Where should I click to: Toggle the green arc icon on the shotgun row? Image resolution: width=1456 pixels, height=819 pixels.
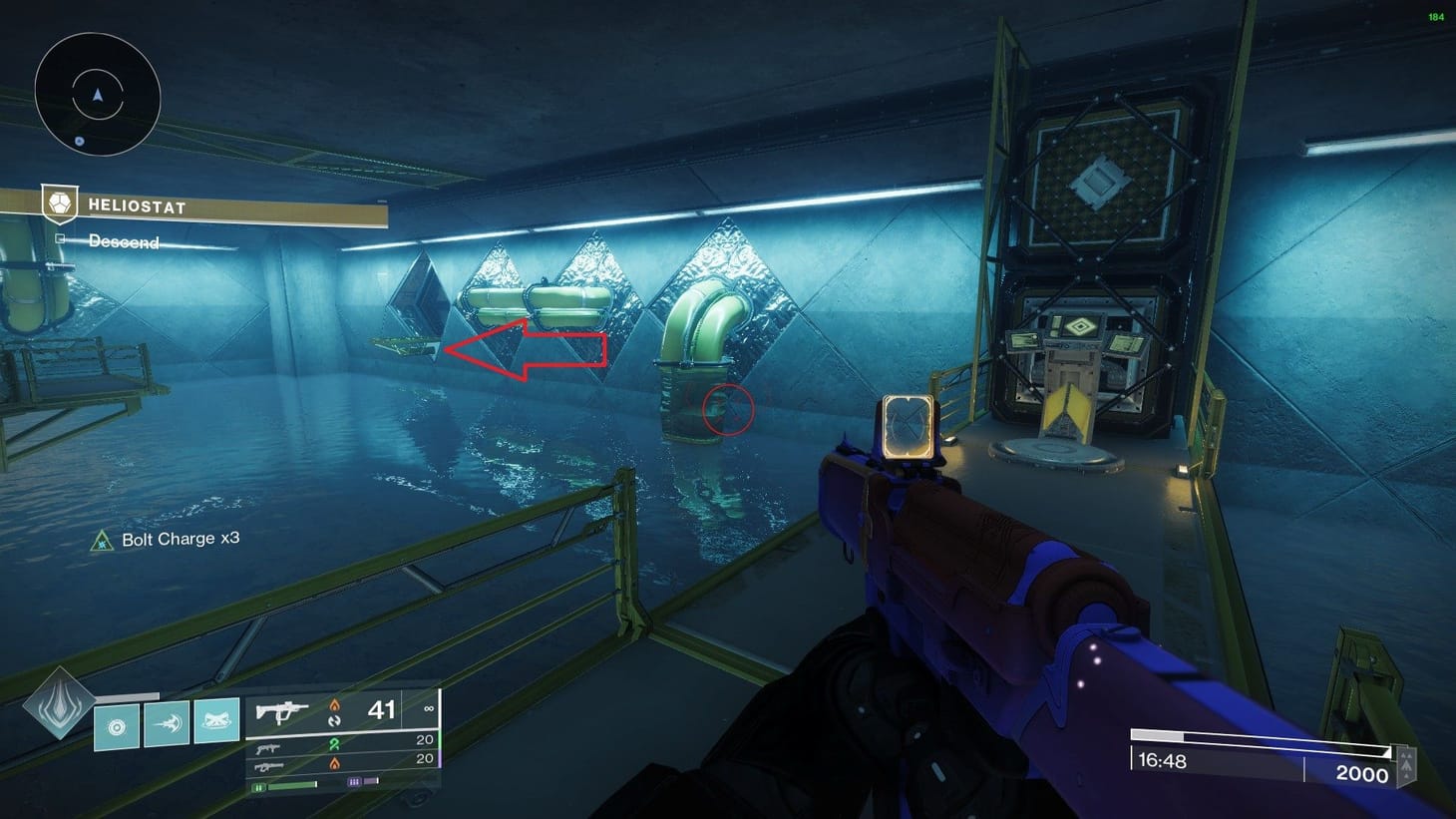335,745
